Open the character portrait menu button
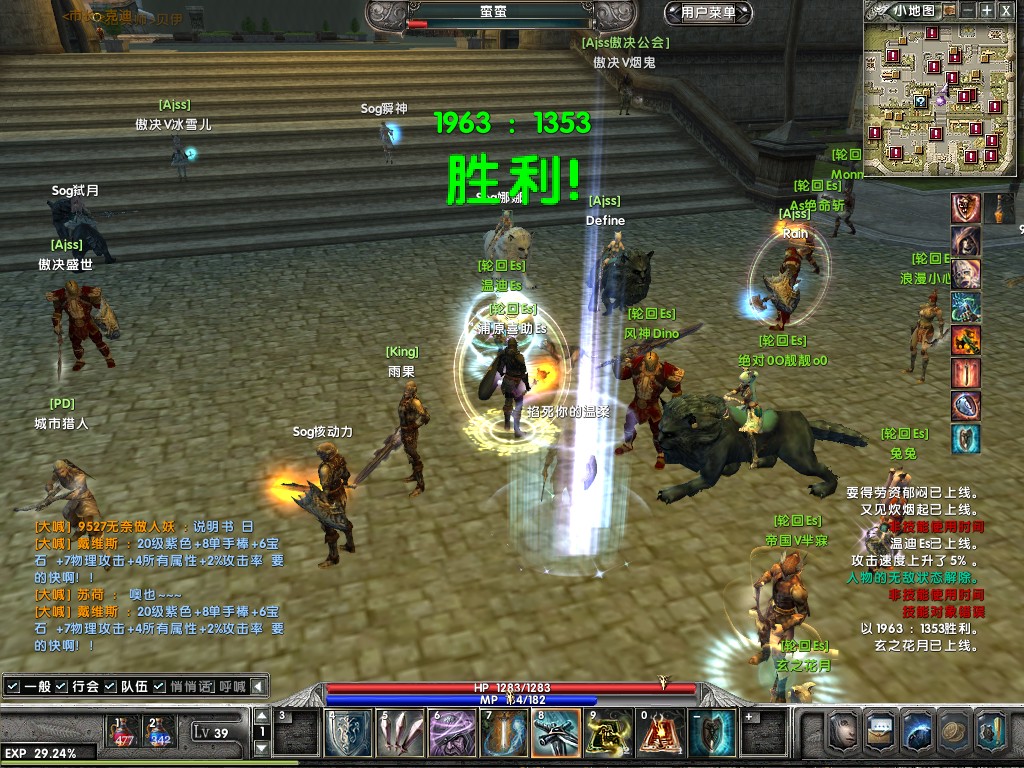The width and height of the screenshot is (1024, 768). [x=843, y=731]
